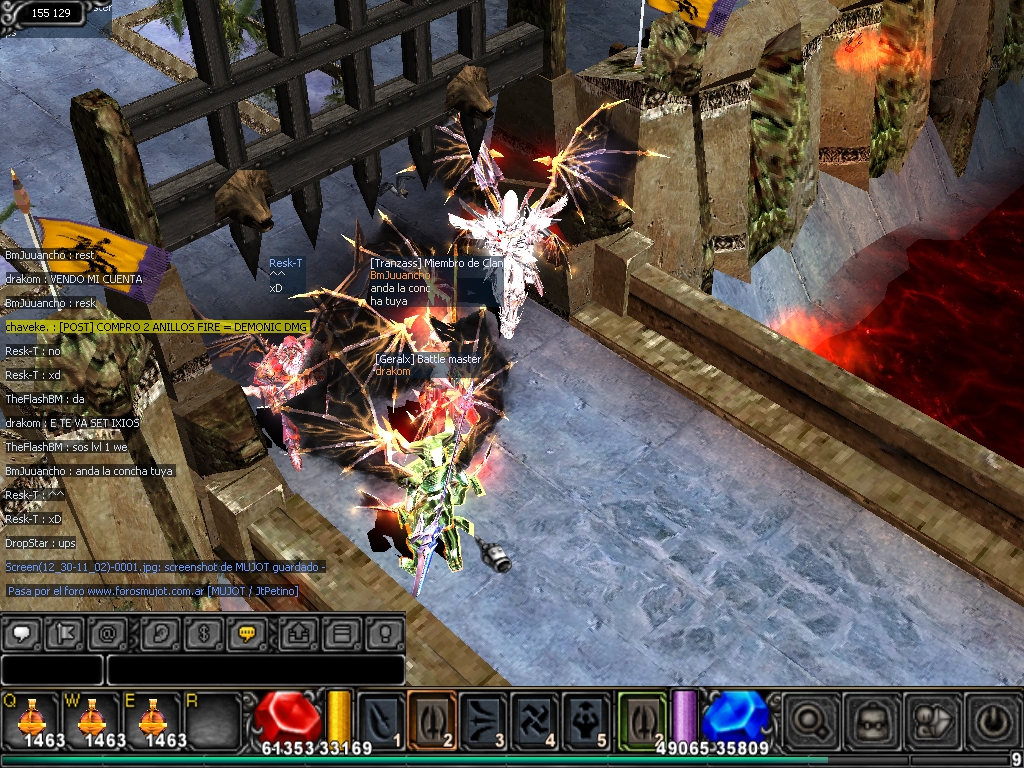
Task: Toggle the dollar sign trade chat button
Action: tap(202, 633)
